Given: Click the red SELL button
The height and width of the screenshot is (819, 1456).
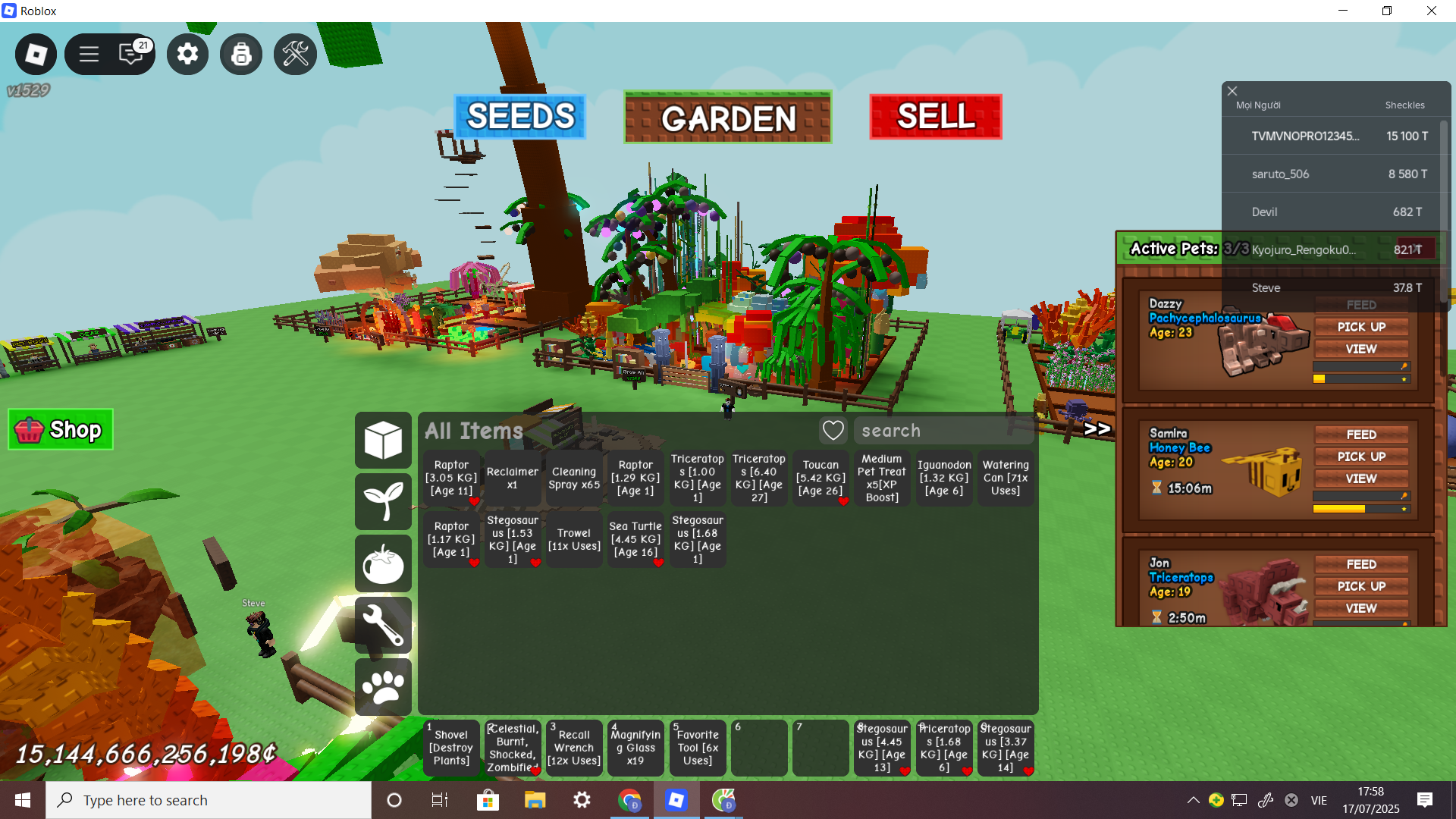Looking at the screenshot, I should point(935,117).
